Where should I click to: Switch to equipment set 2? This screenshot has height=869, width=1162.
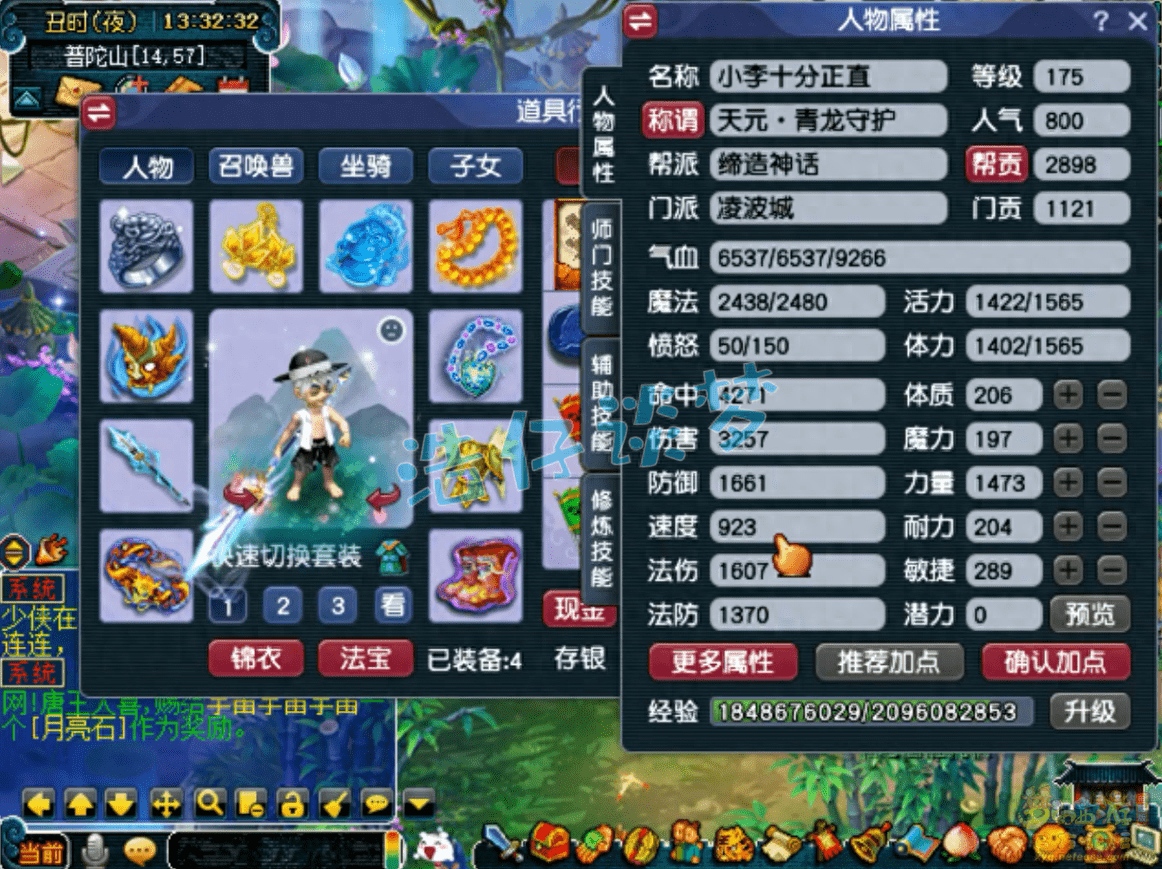click(283, 605)
